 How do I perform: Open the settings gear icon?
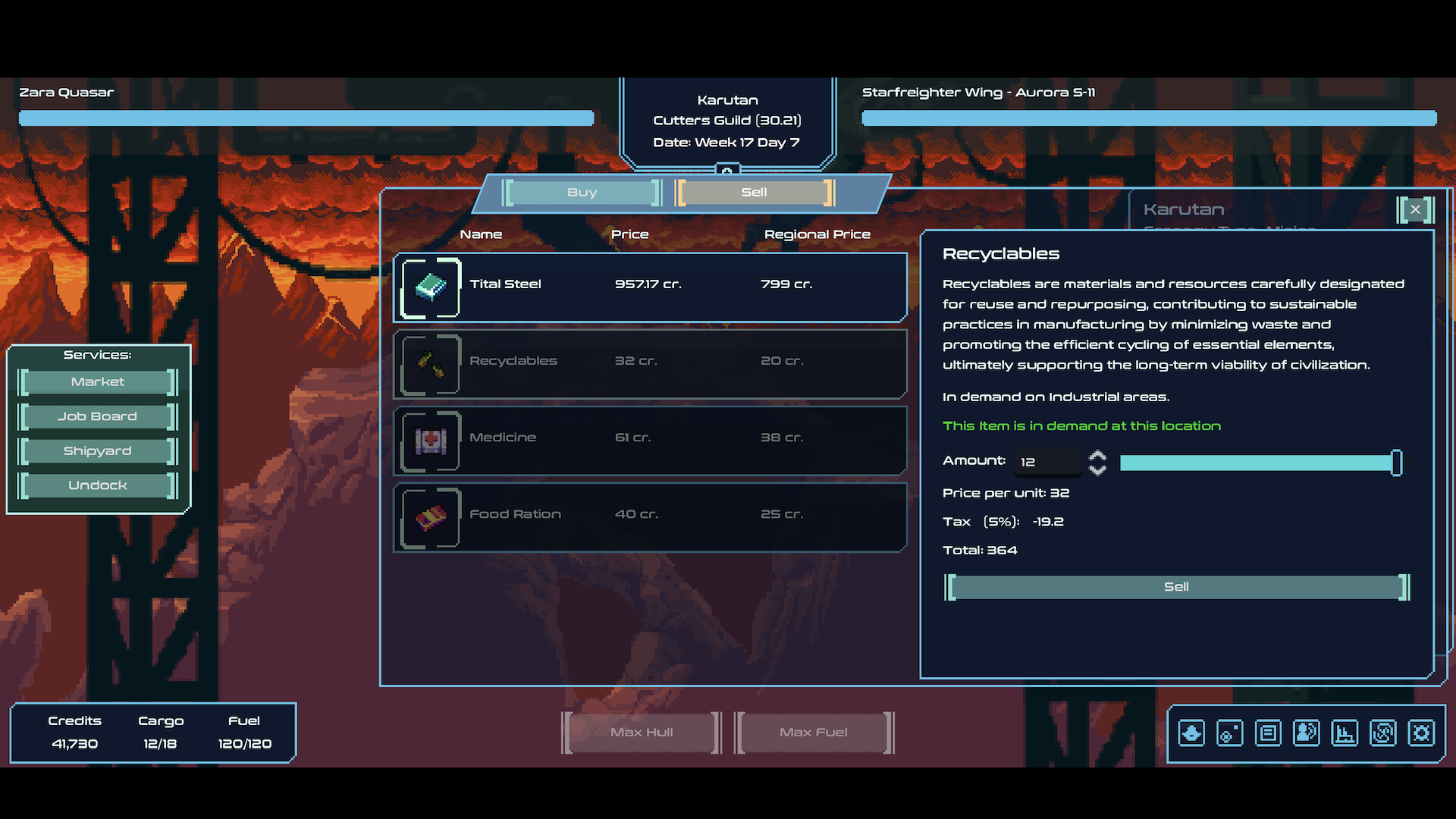pyautogui.click(x=1421, y=733)
